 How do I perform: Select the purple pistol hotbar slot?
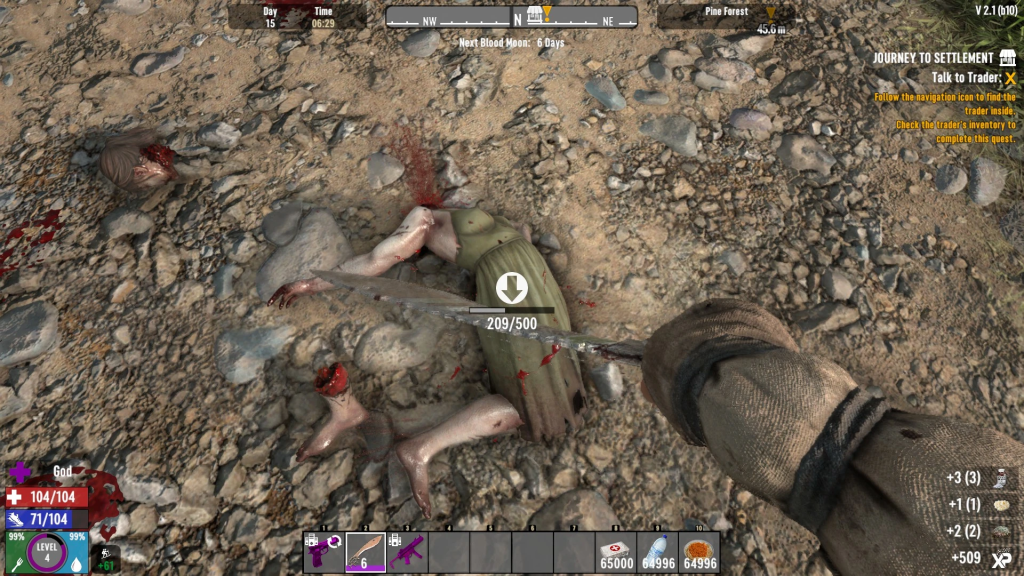tap(324, 552)
